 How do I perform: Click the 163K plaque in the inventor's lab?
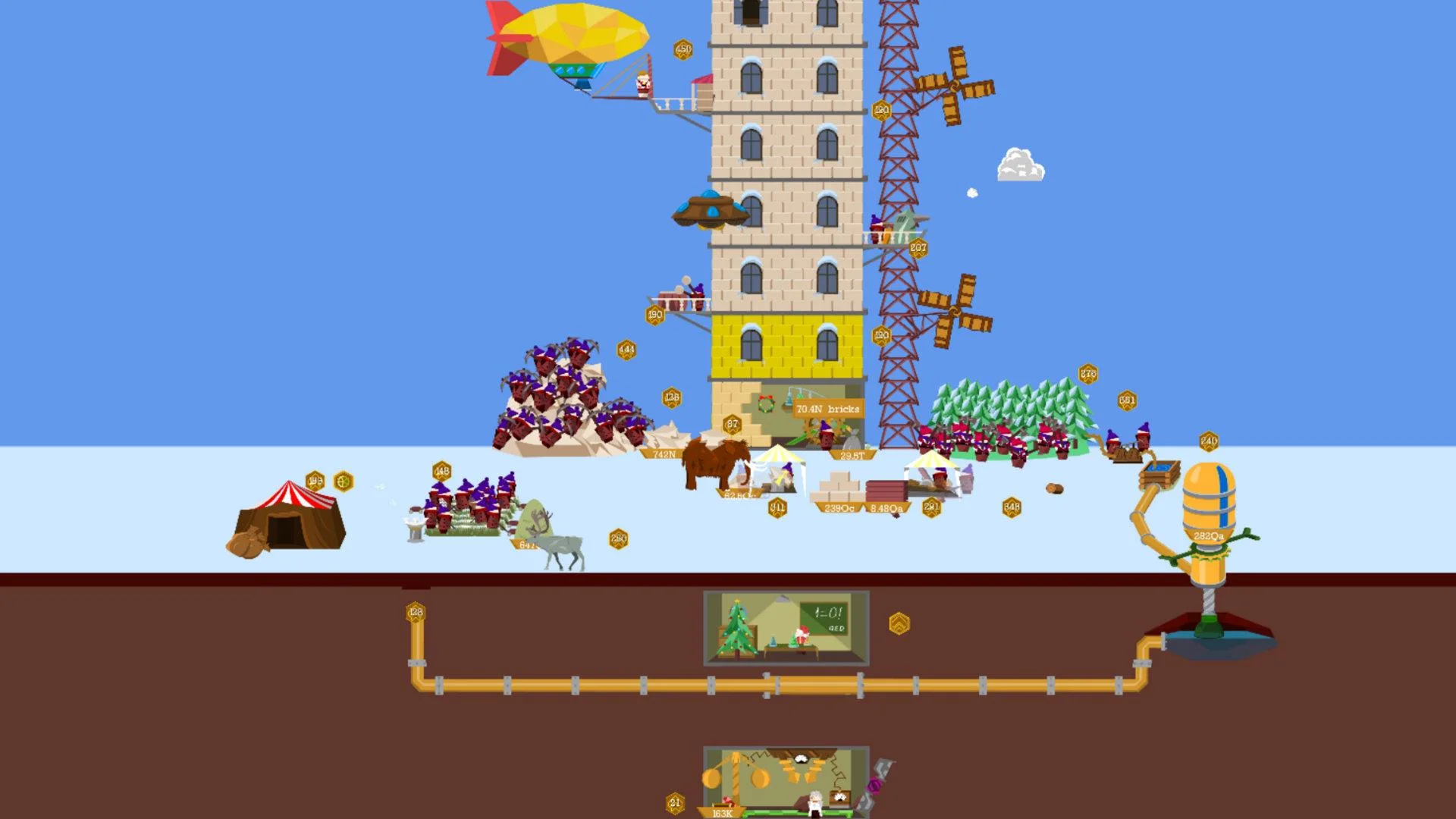pos(721,811)
